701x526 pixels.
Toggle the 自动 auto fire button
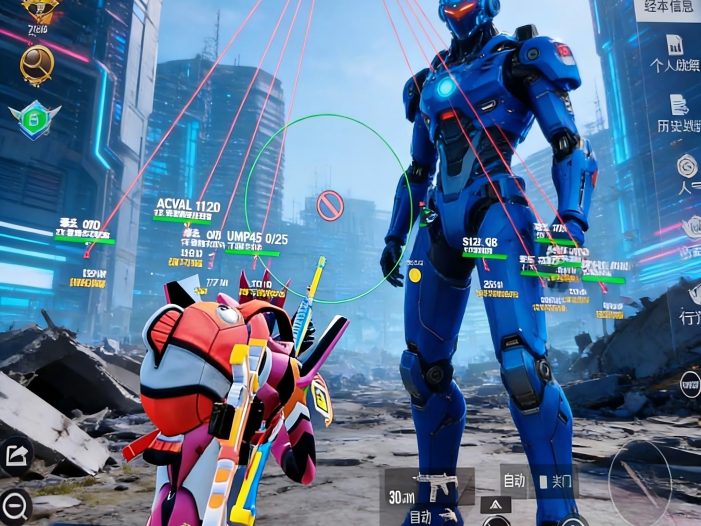[514, 481]
